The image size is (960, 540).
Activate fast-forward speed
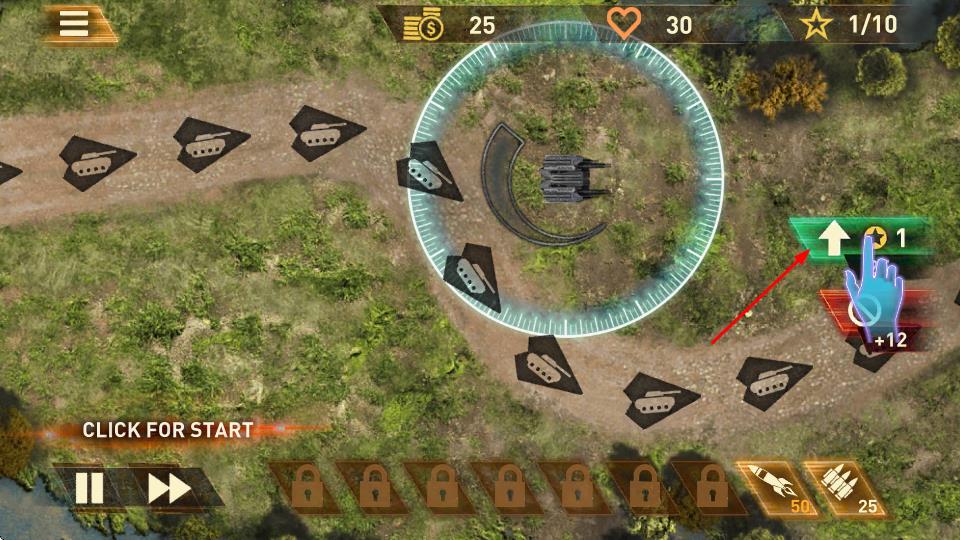169,488
